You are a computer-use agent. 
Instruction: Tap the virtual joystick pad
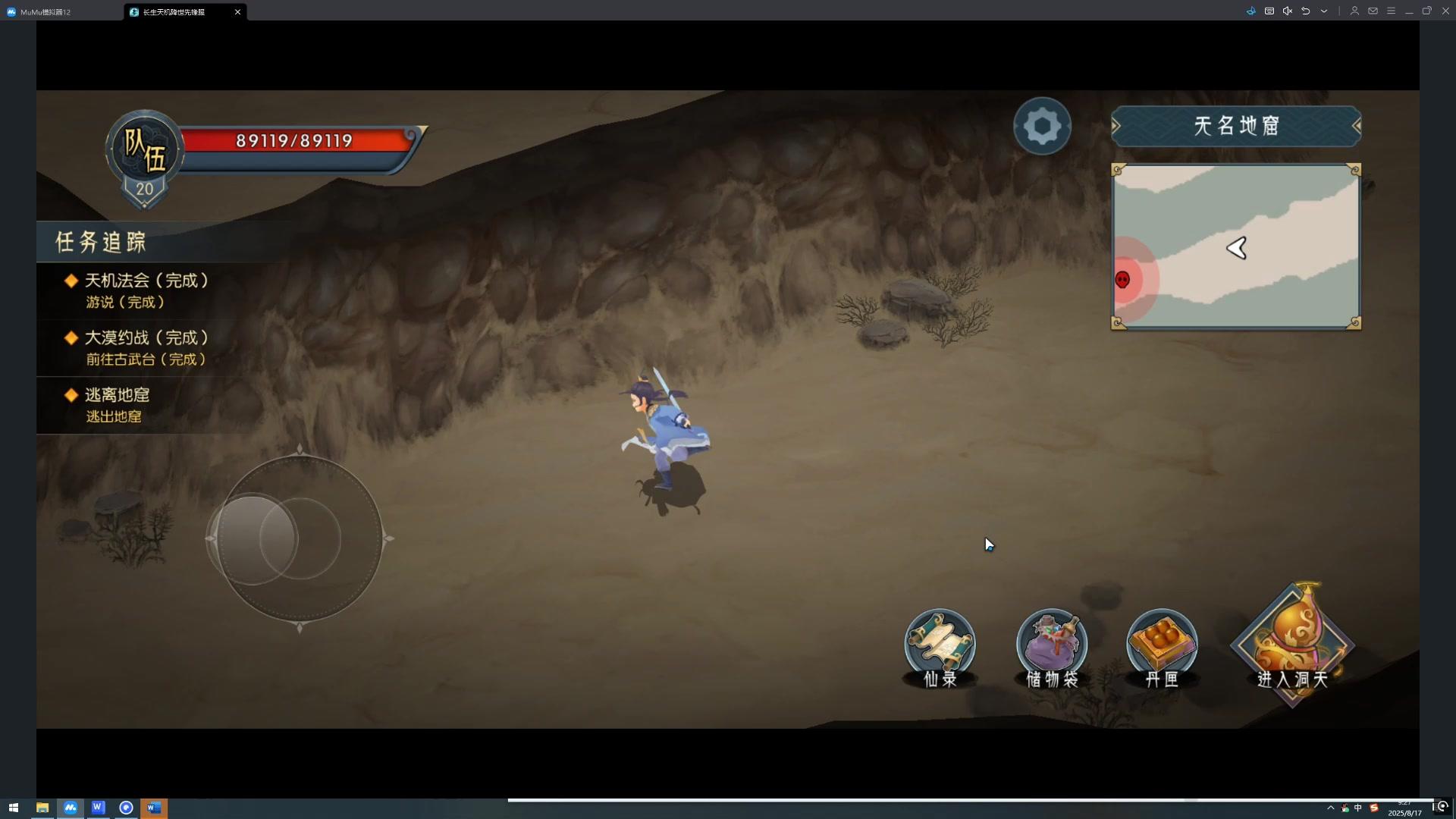[300, 538]
